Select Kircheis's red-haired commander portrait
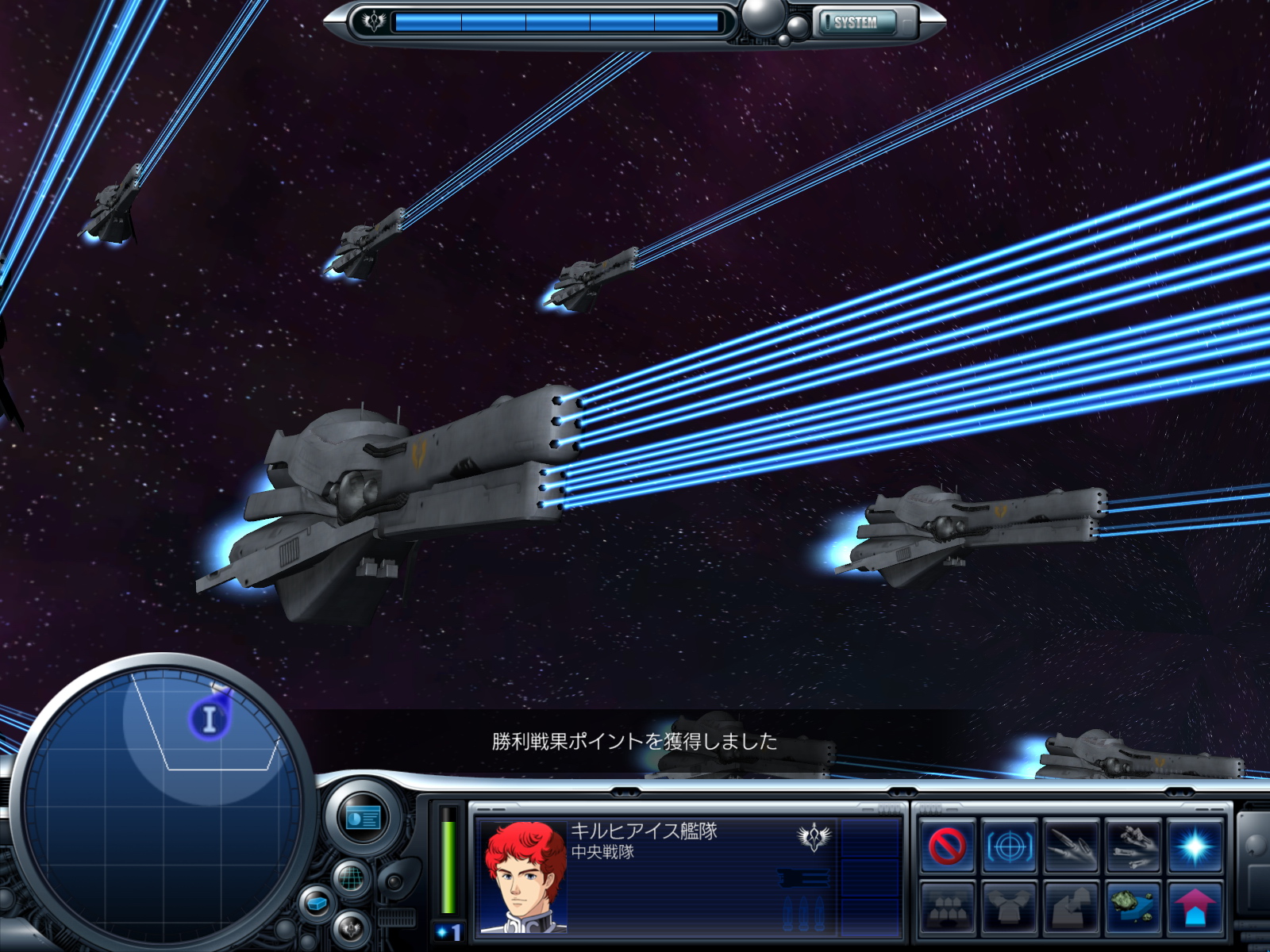 coord(524,877)
